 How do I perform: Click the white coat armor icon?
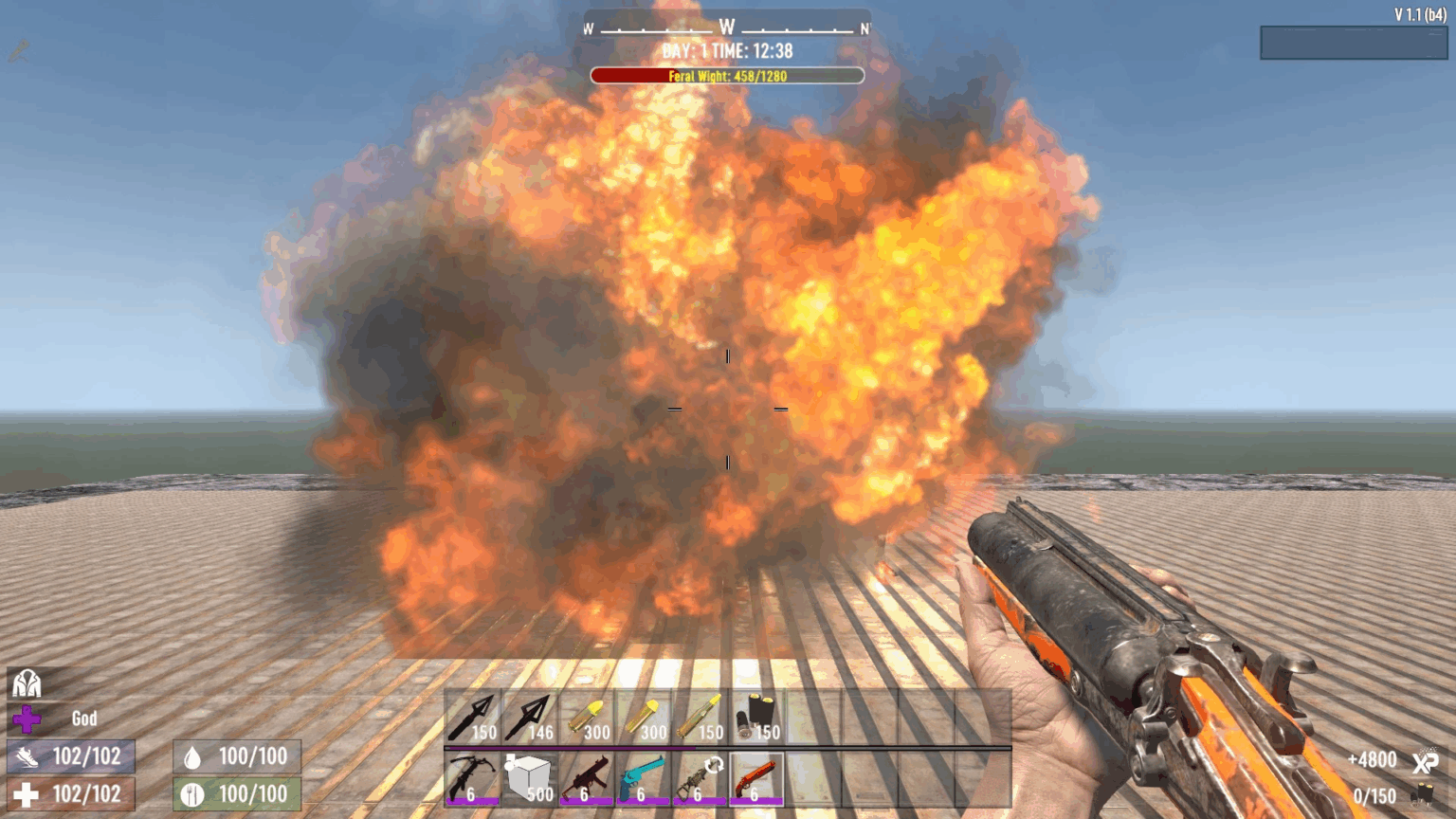click(x=28, y=683)
